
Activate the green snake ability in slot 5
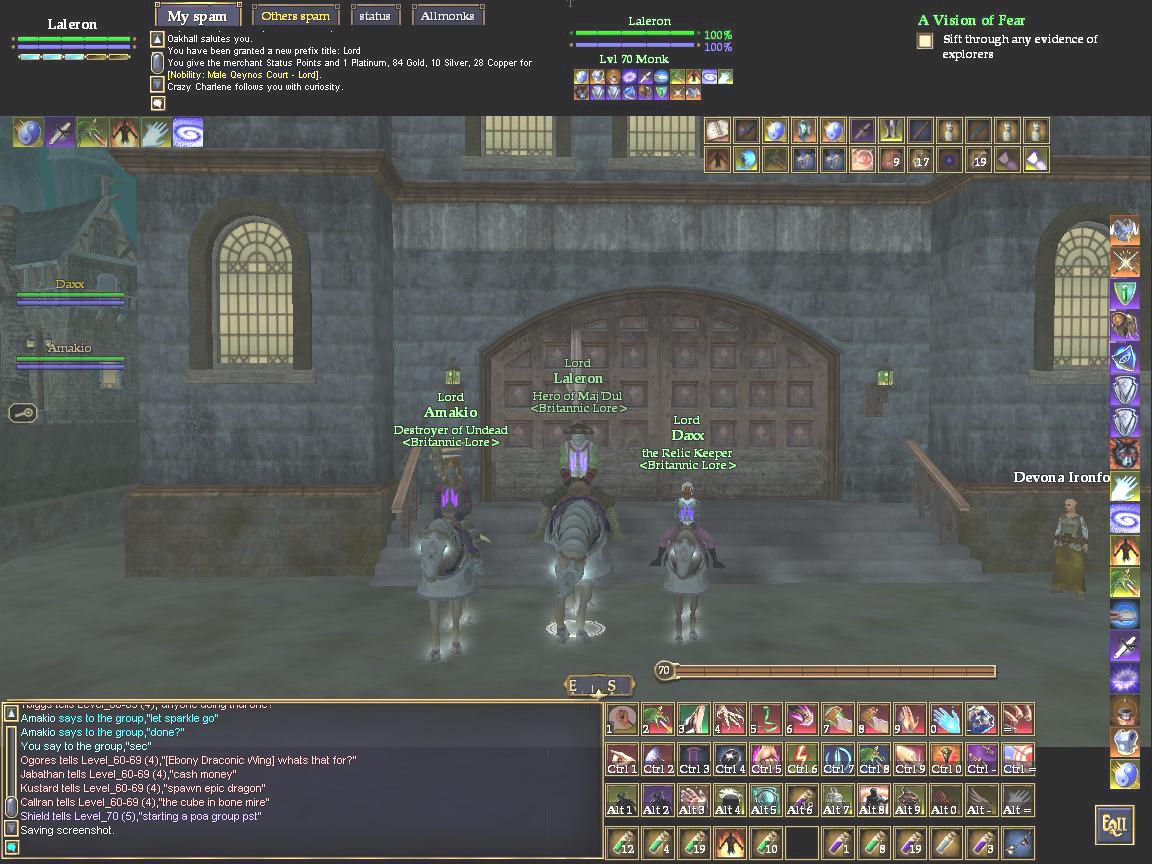tap(765, 718)
